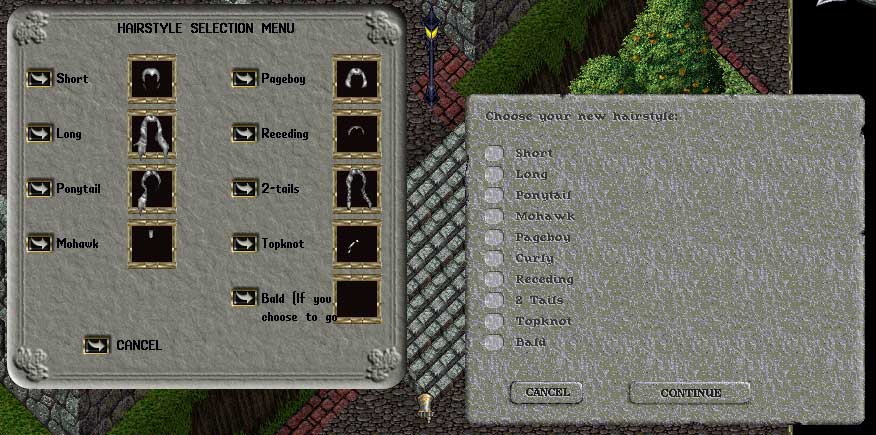Tick the round Pageboy radio button

tap(494, 237)
